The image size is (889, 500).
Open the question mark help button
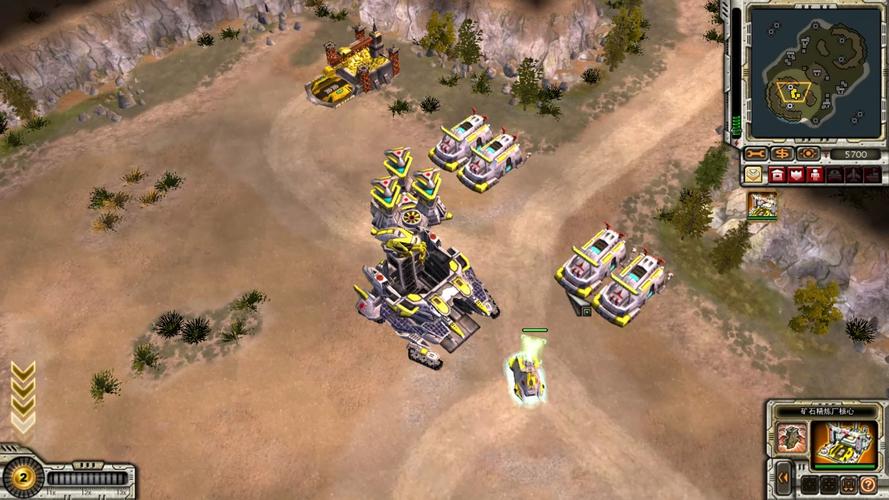[x=869, y=485]
